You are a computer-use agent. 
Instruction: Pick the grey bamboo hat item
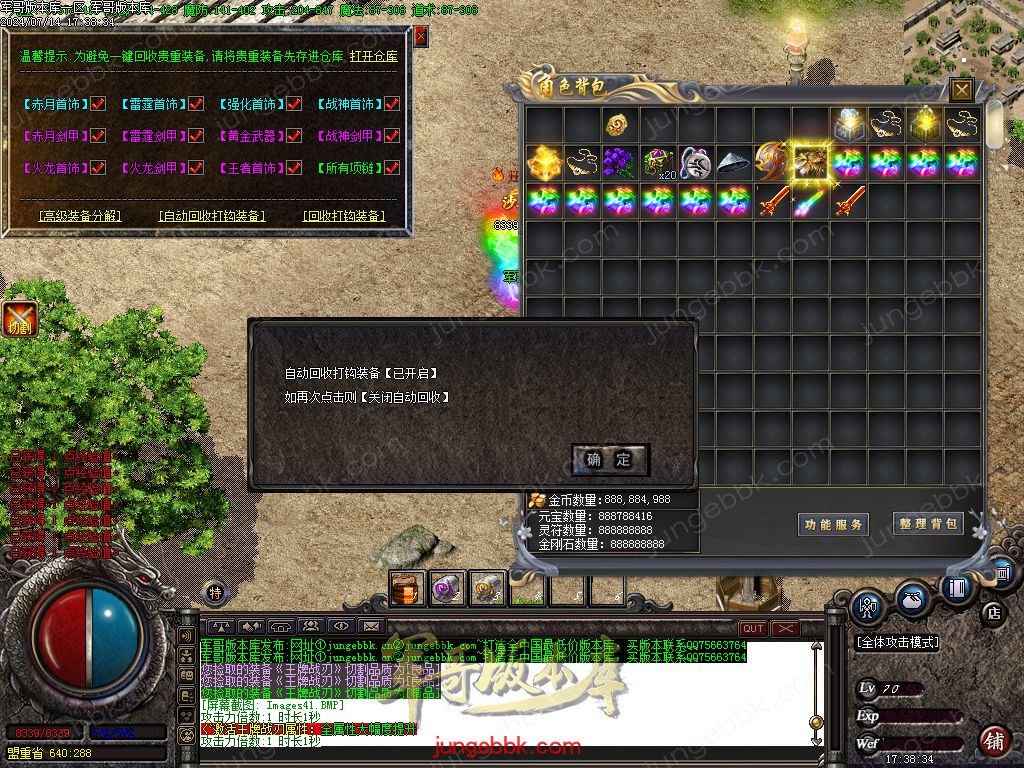[x=734, y=162]
